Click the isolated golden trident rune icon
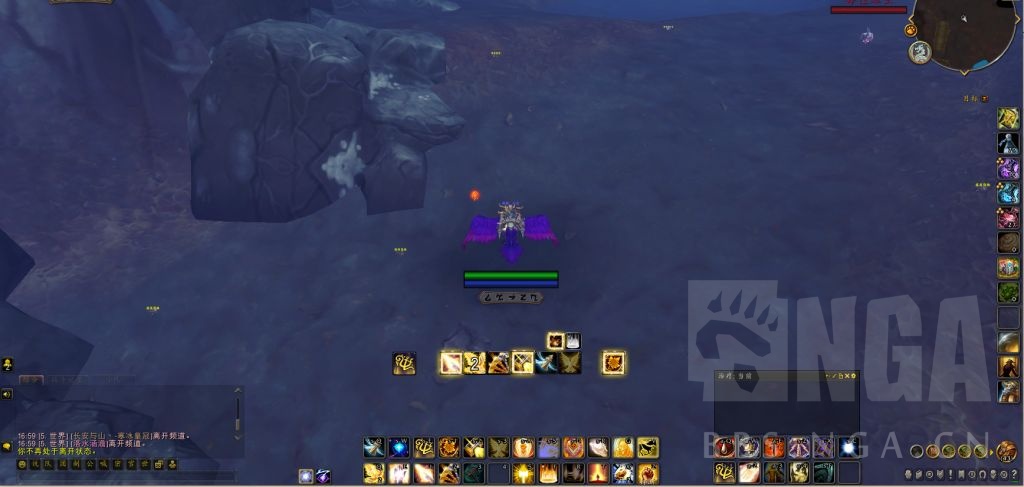Screen dimensions: 1024x487 click(404, 363)
